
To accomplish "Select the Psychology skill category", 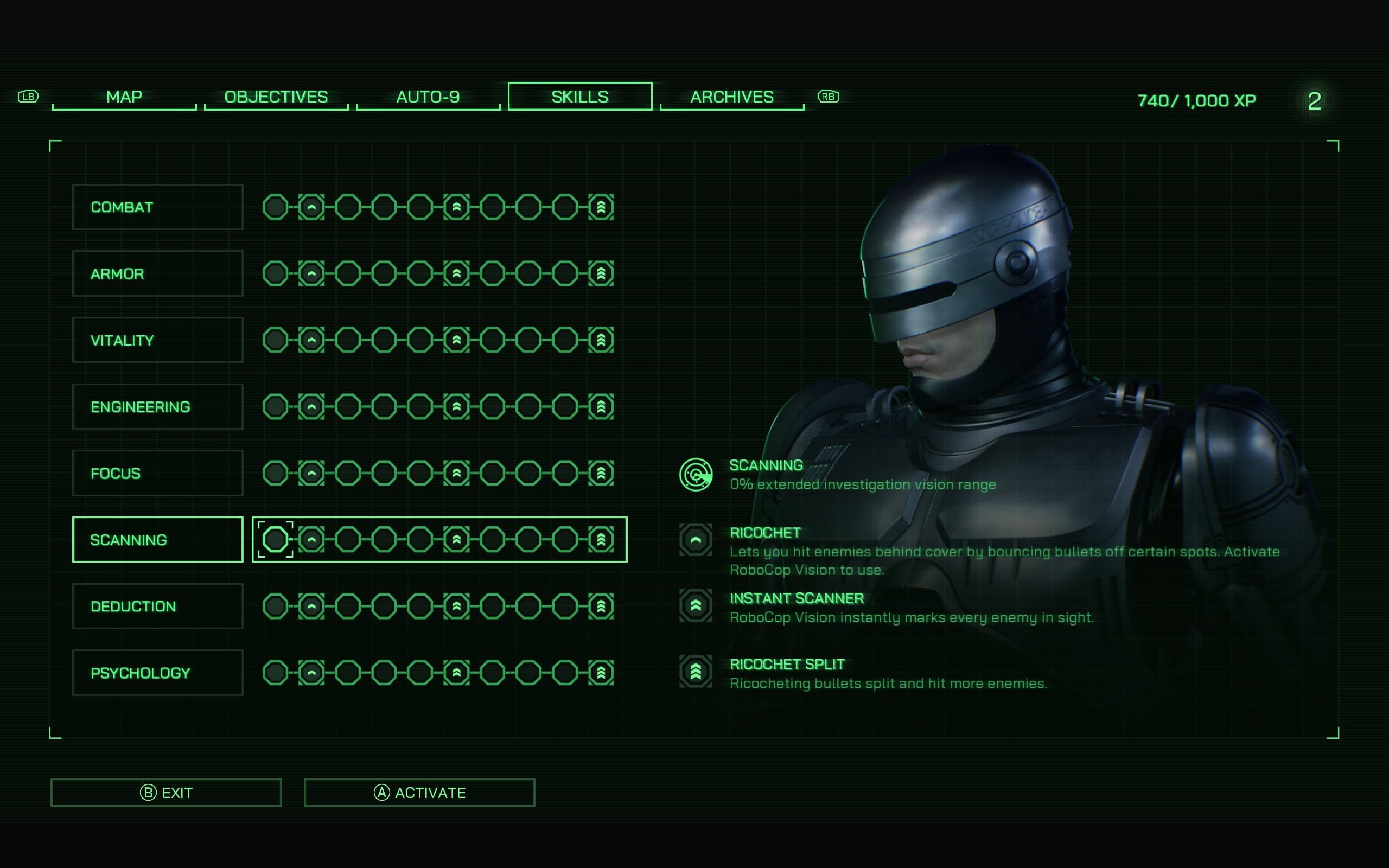I will [158, 673].
